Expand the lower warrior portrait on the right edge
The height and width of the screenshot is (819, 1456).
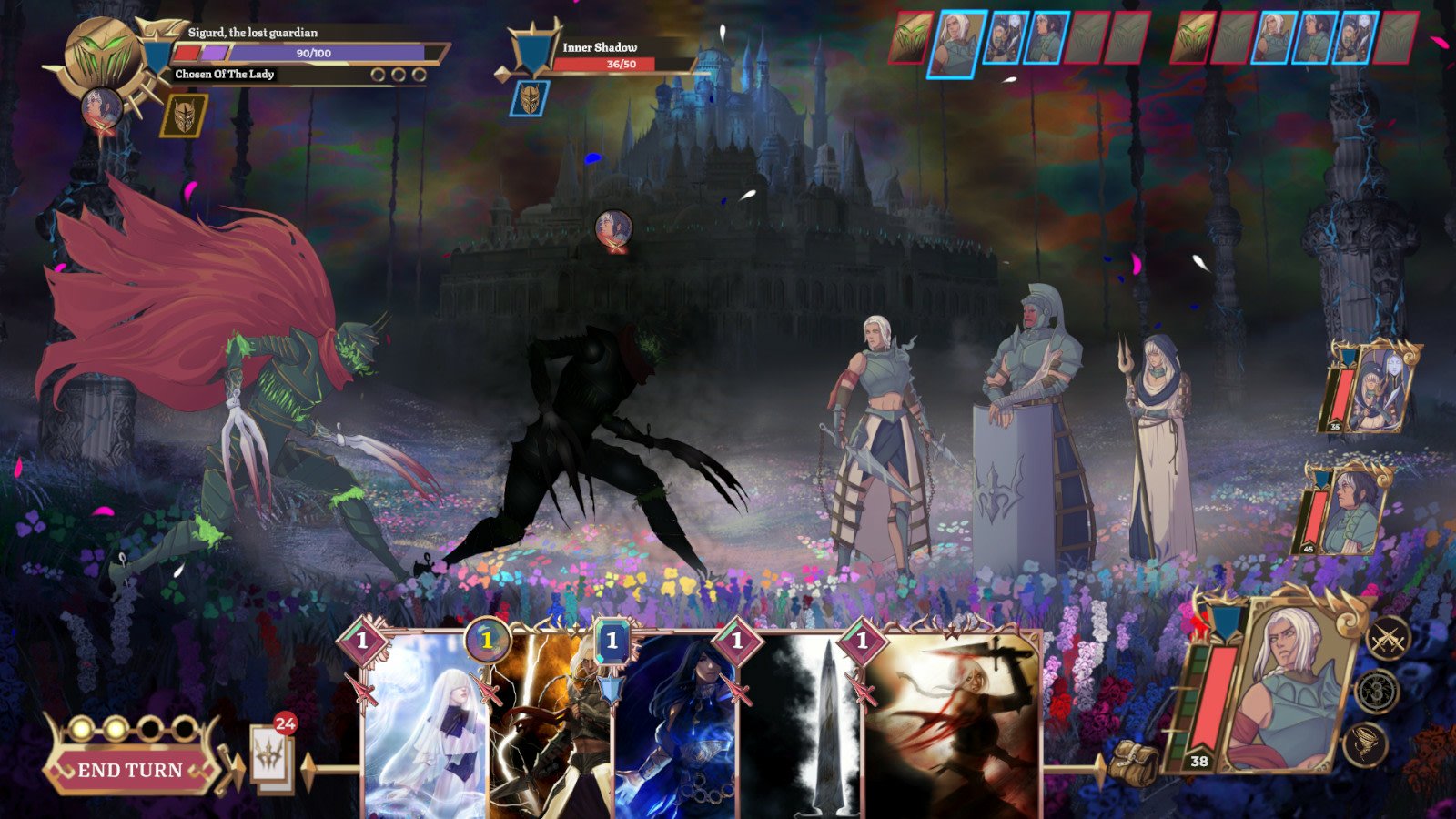pyautogui.click(x=1351, y=510)
